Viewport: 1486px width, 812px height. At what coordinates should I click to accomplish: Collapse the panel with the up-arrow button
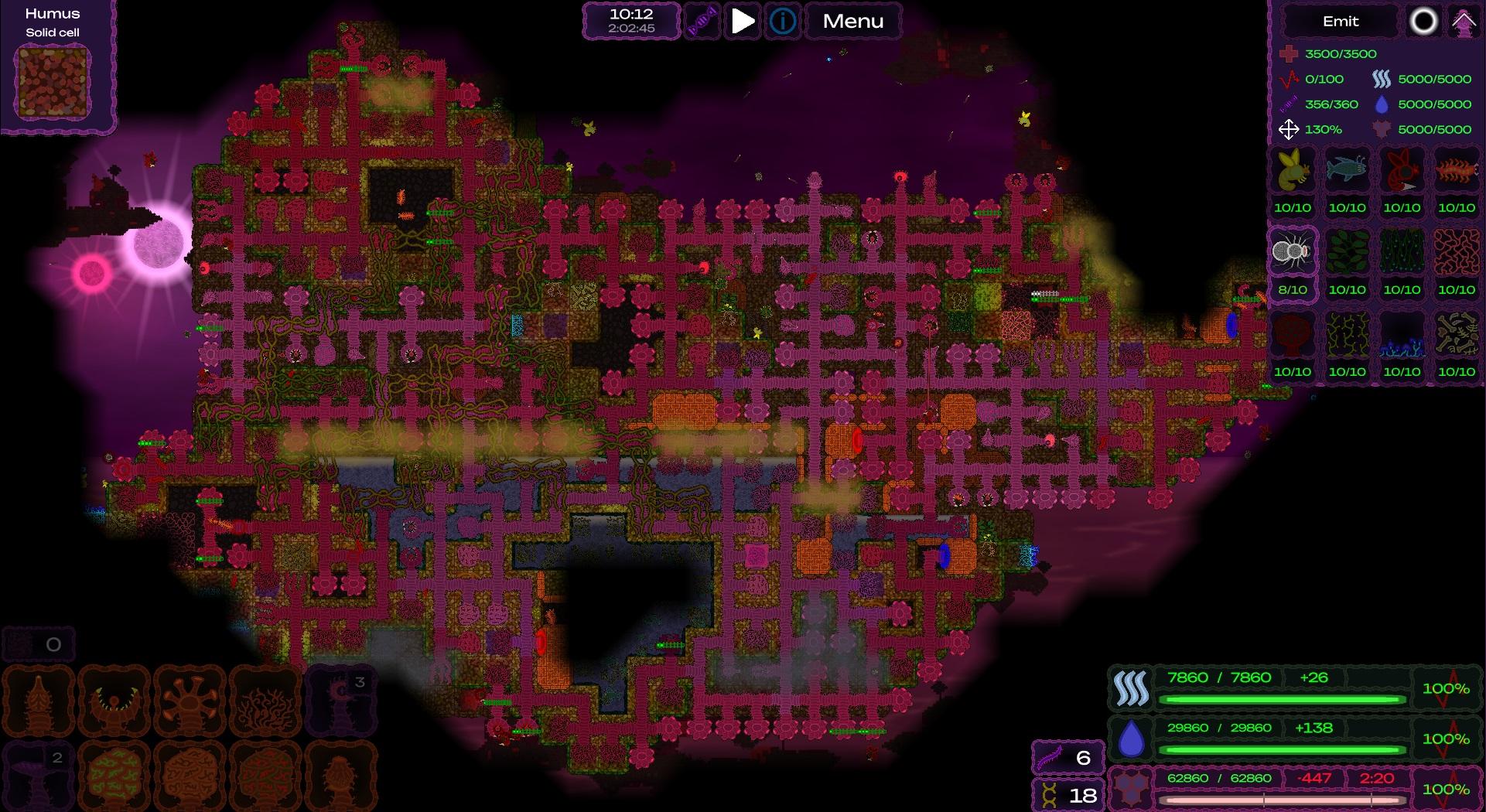coord(1463,21)
